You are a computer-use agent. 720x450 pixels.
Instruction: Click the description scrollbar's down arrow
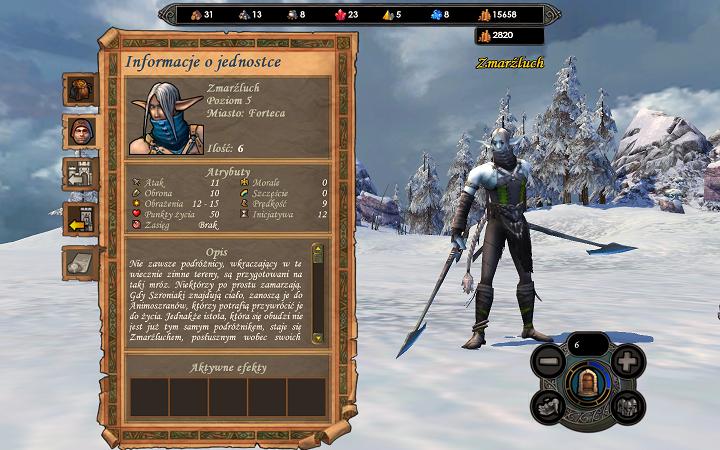coord(318,339)
